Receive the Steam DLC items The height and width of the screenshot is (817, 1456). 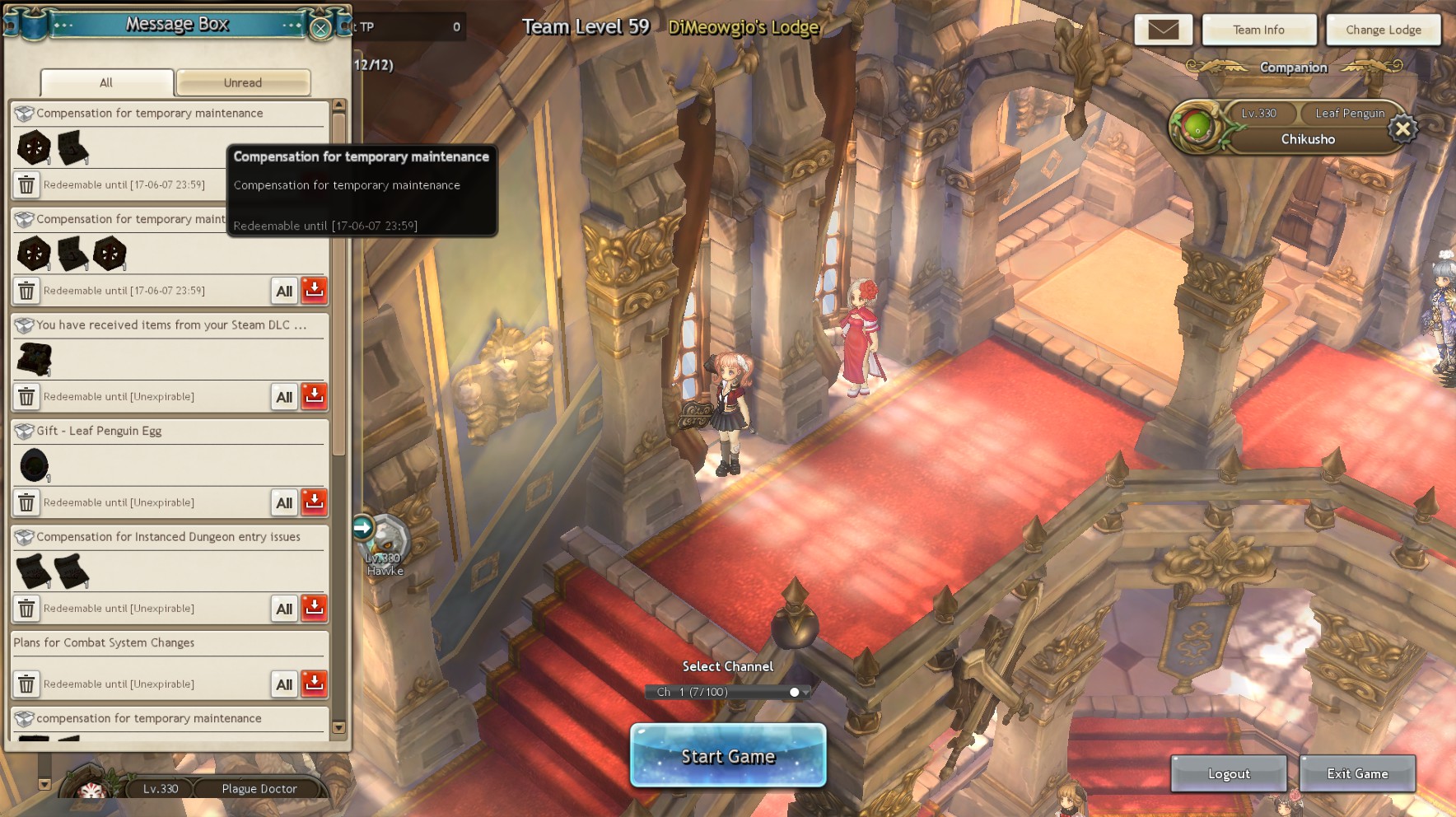pos(314,396)
